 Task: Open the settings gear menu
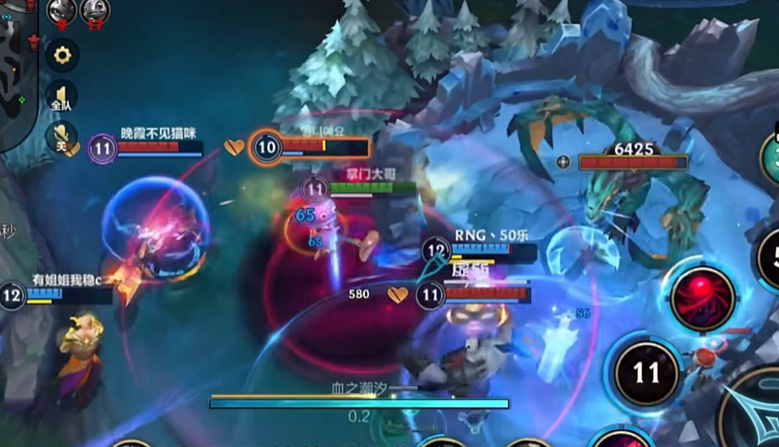click(62, 53)
